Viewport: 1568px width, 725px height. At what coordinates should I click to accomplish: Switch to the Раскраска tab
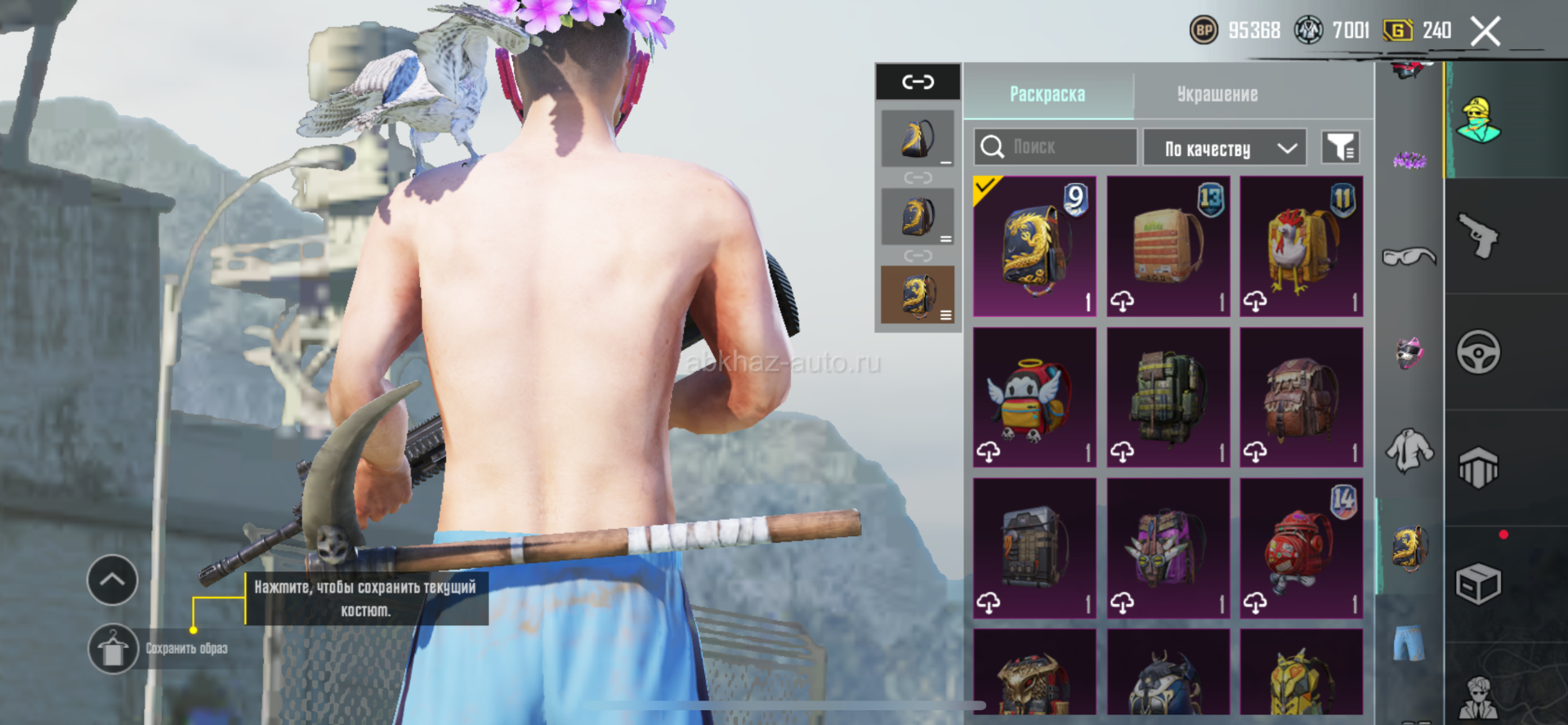[x=1048, y=94]
